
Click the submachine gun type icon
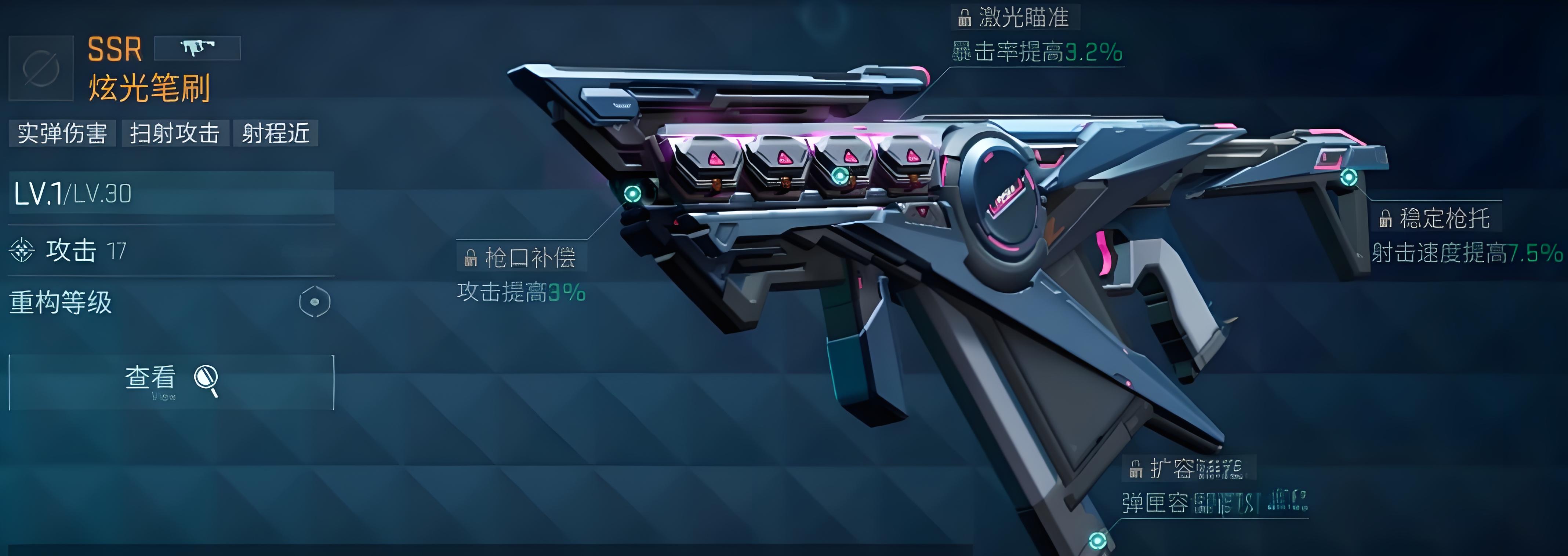197,47
